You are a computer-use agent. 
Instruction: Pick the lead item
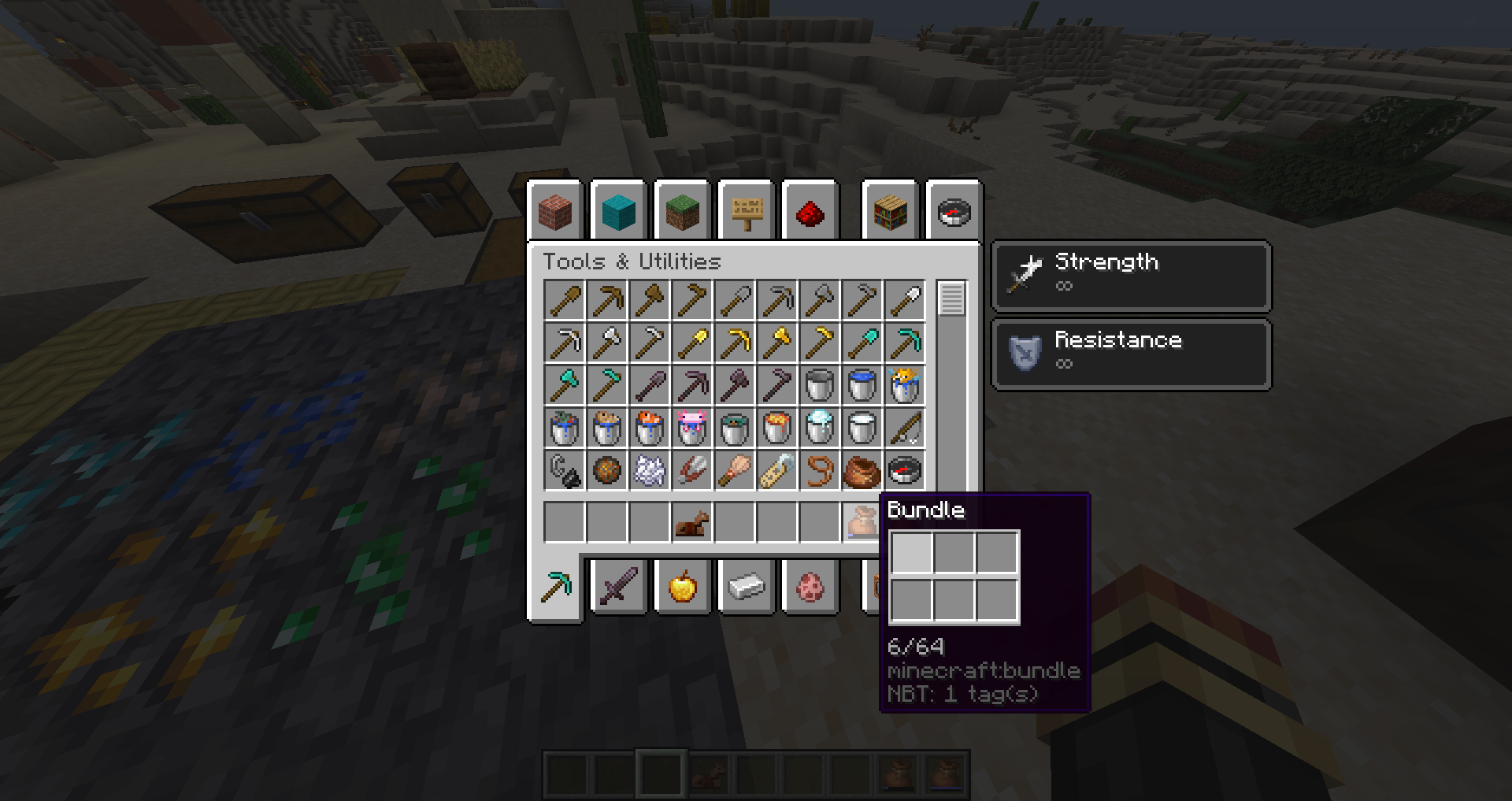[x=820, y=471]
